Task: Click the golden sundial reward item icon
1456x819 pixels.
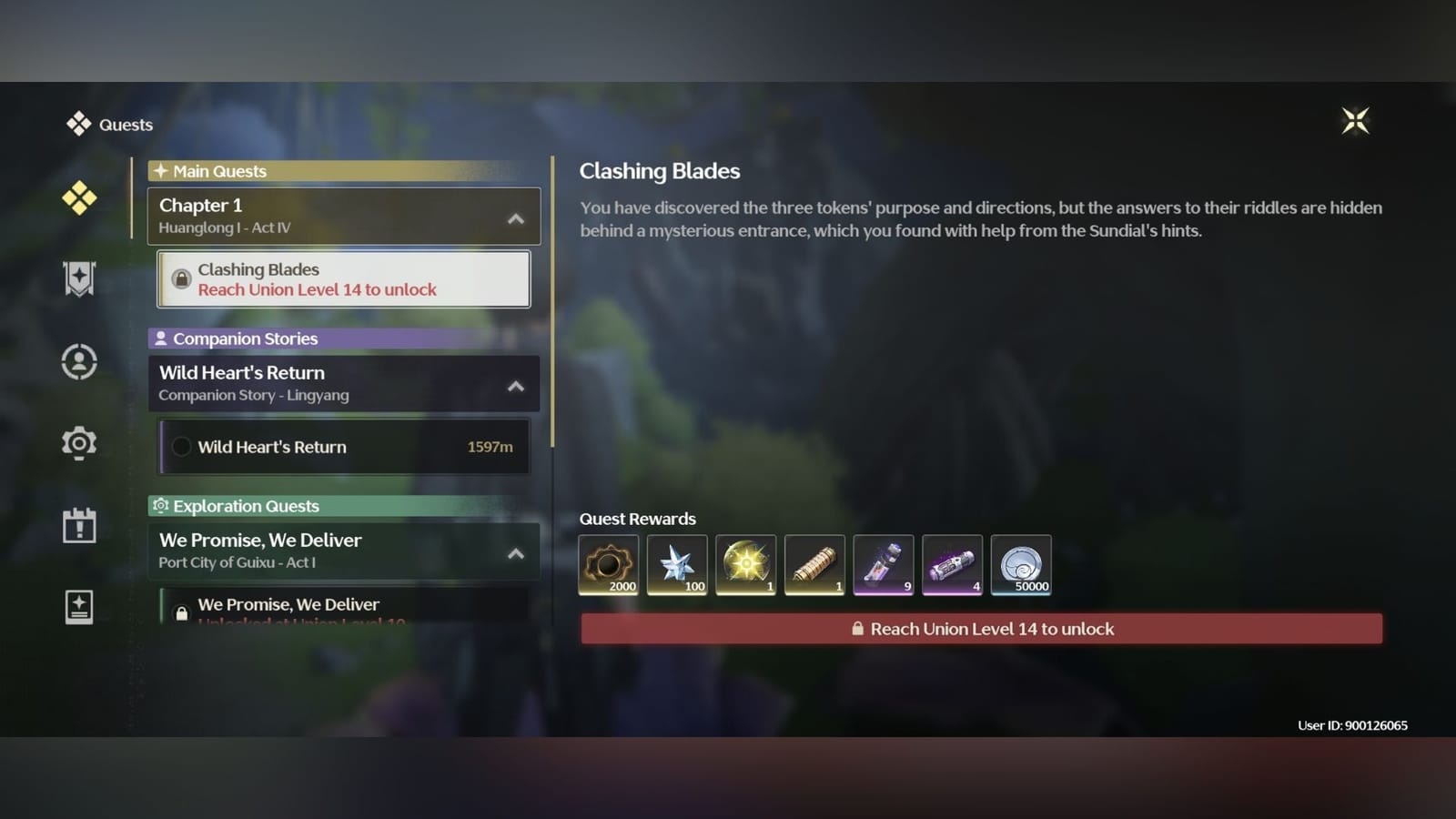Action: click(x=745, y=564)
